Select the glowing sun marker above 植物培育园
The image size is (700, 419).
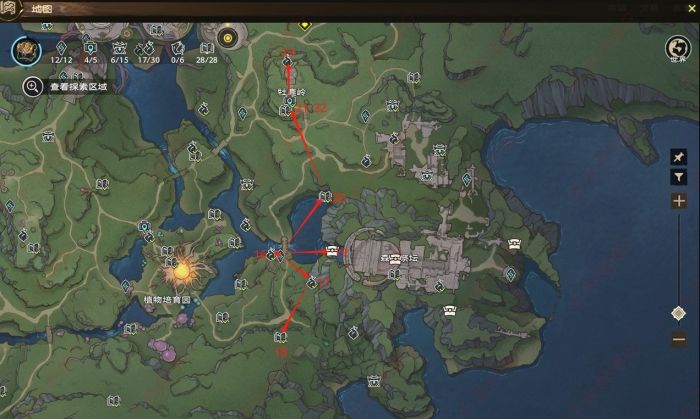tap(181, 268)
